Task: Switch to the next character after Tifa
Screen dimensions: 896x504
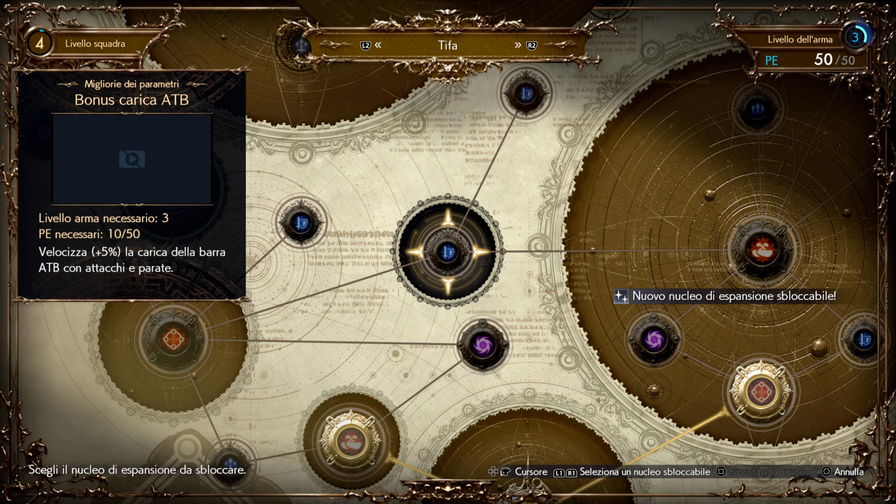Action: pyautogui.click(x=519, y=45)
